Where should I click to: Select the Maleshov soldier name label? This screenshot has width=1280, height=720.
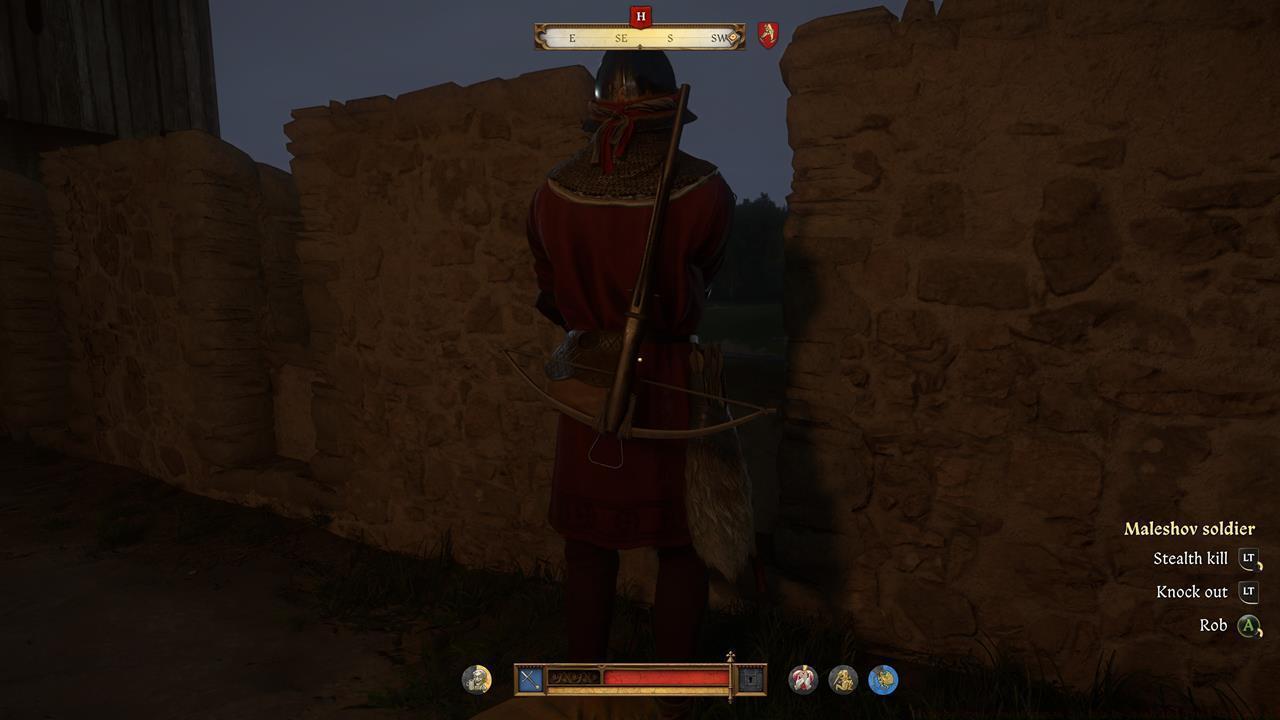click(1191, 528)
